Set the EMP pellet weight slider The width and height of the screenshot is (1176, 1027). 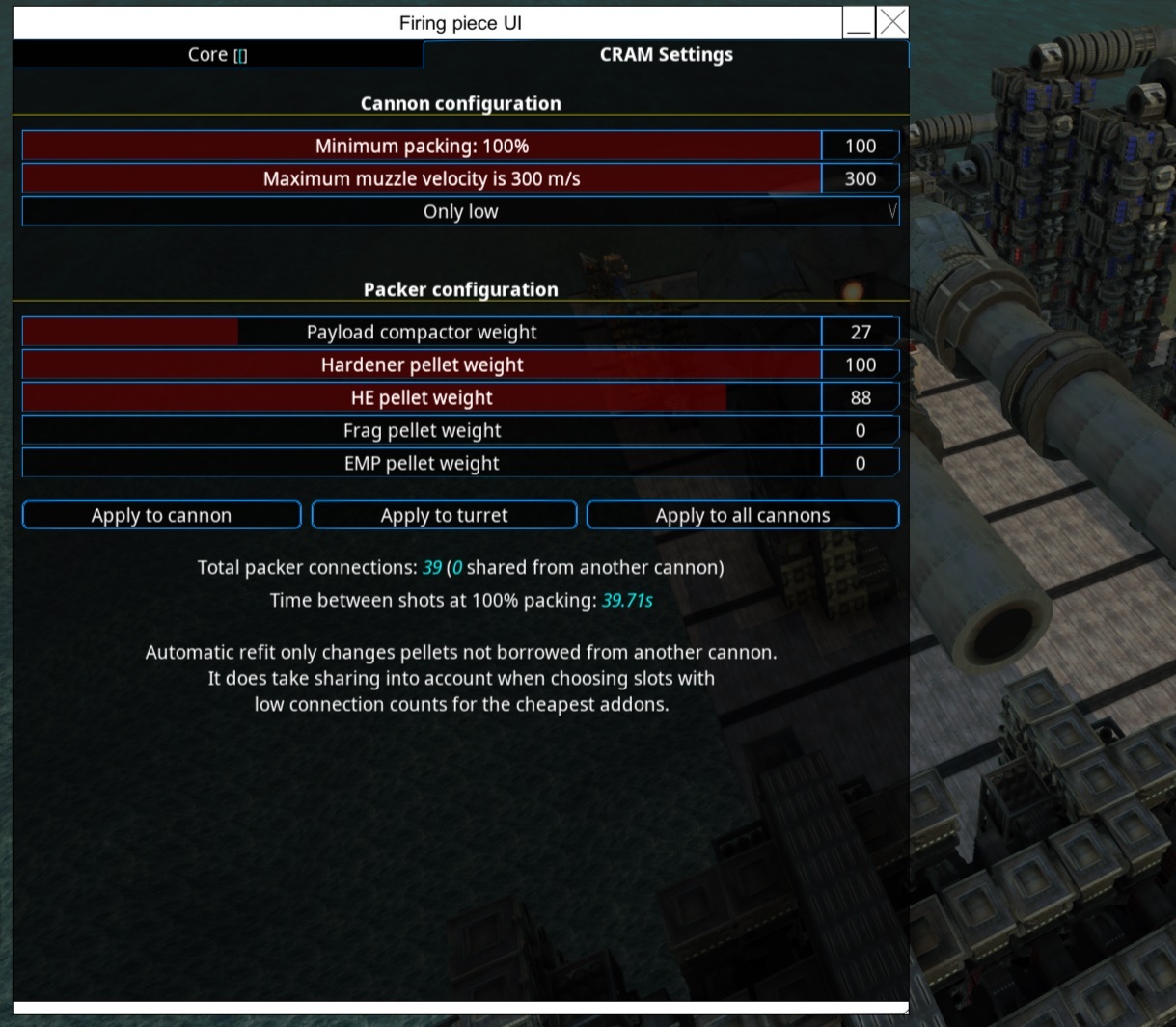[422, 464]
